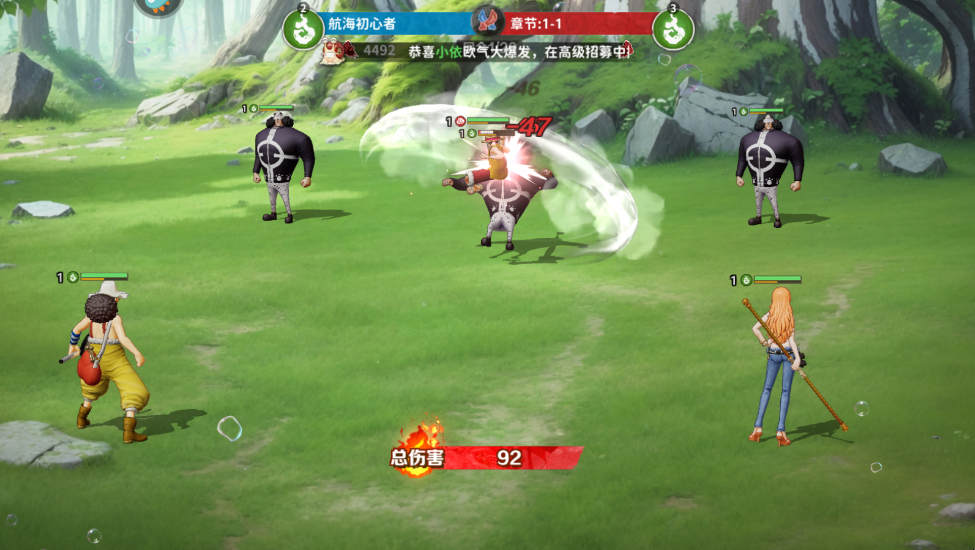This screenshot has height=550, width=975.
Task: Select the green player badge beside 航海初心者
Action: (303, 29)
